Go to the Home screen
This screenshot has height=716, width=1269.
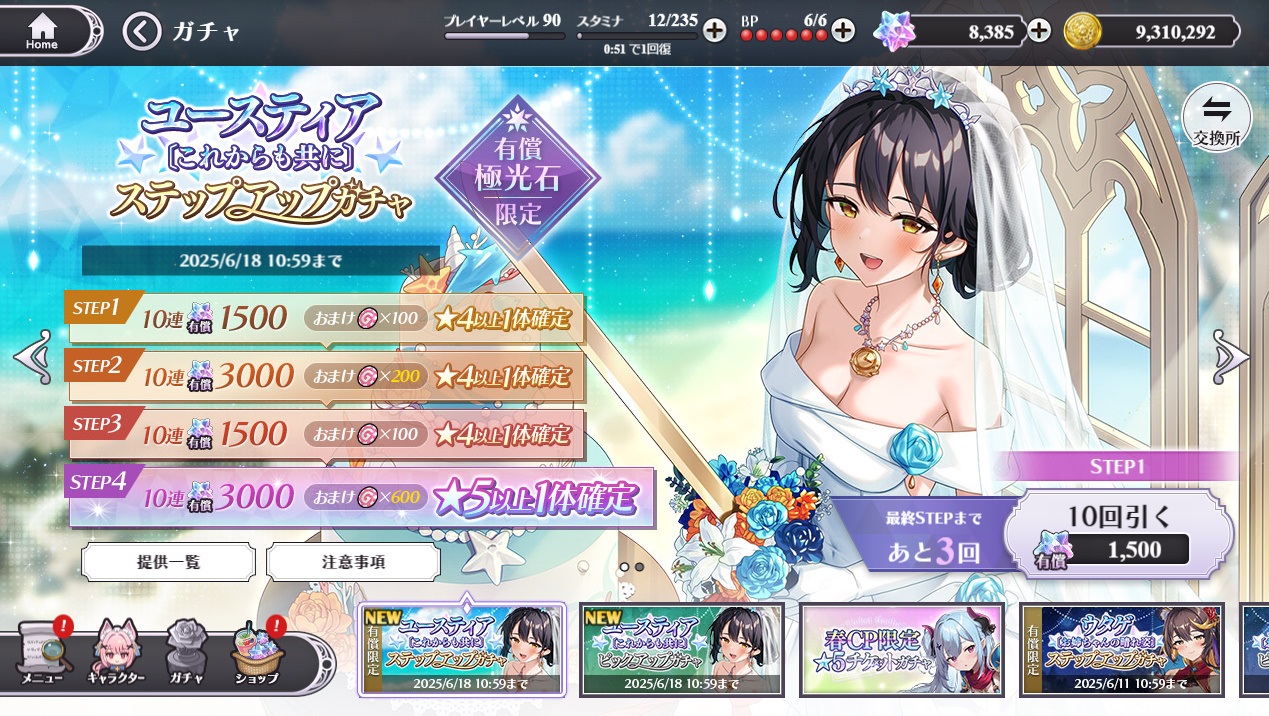42,31
